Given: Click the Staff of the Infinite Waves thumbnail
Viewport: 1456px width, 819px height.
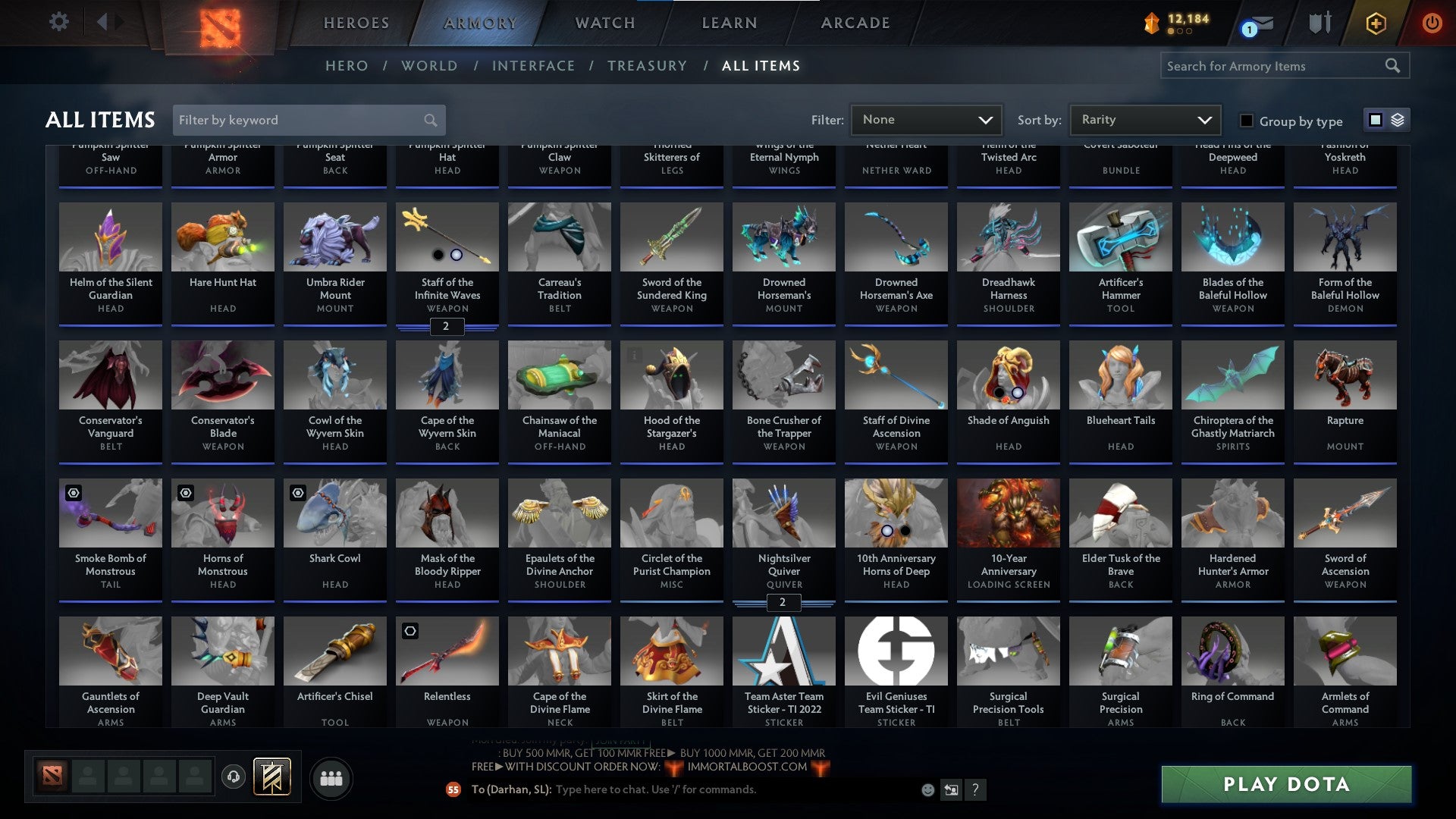Looking at the screenshot, I should pyautogui.click(x=447, y=237).
